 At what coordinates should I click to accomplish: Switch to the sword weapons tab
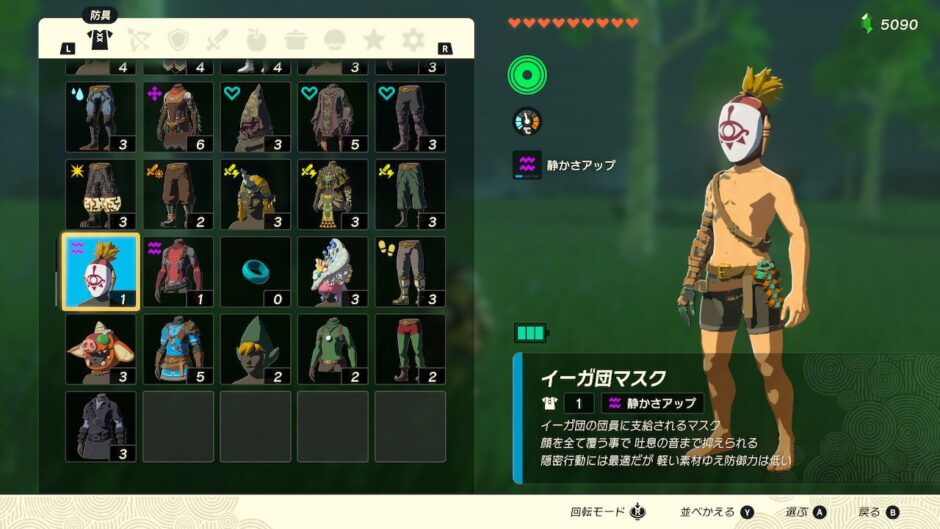[218, 40]
